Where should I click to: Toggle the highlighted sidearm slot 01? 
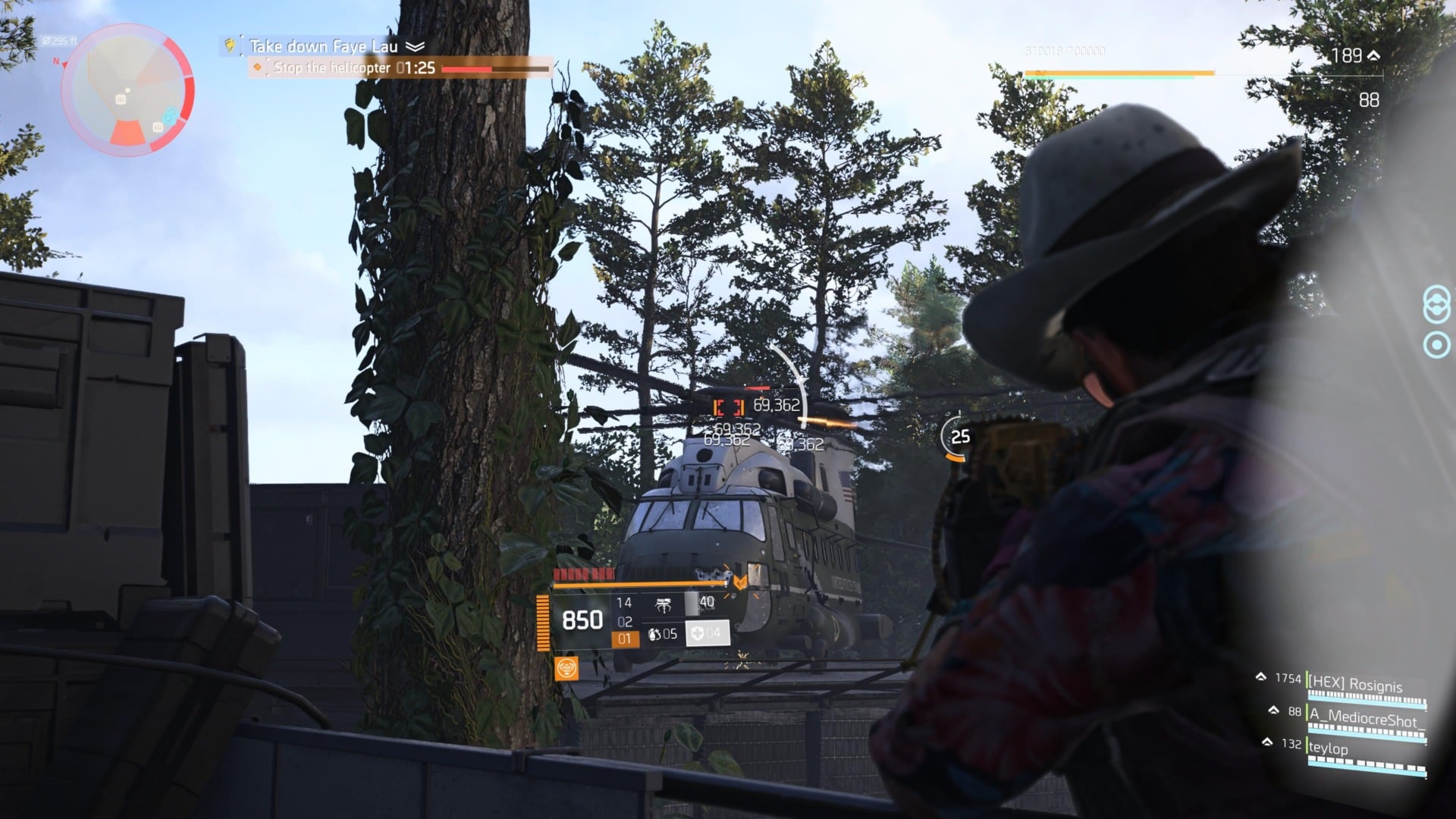[x=623, y=639]
